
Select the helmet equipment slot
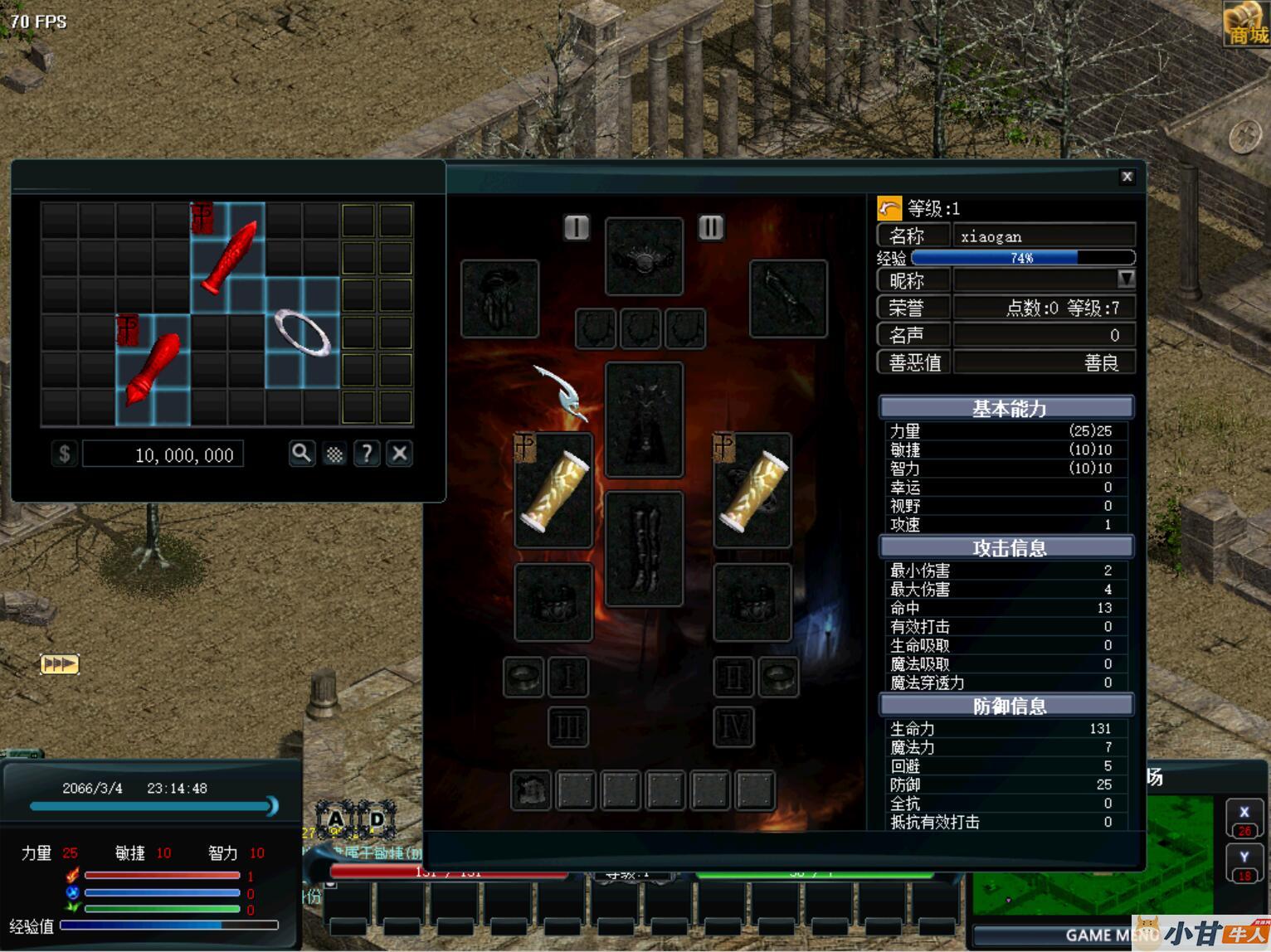pyautogui.click(x=644, y=256)
